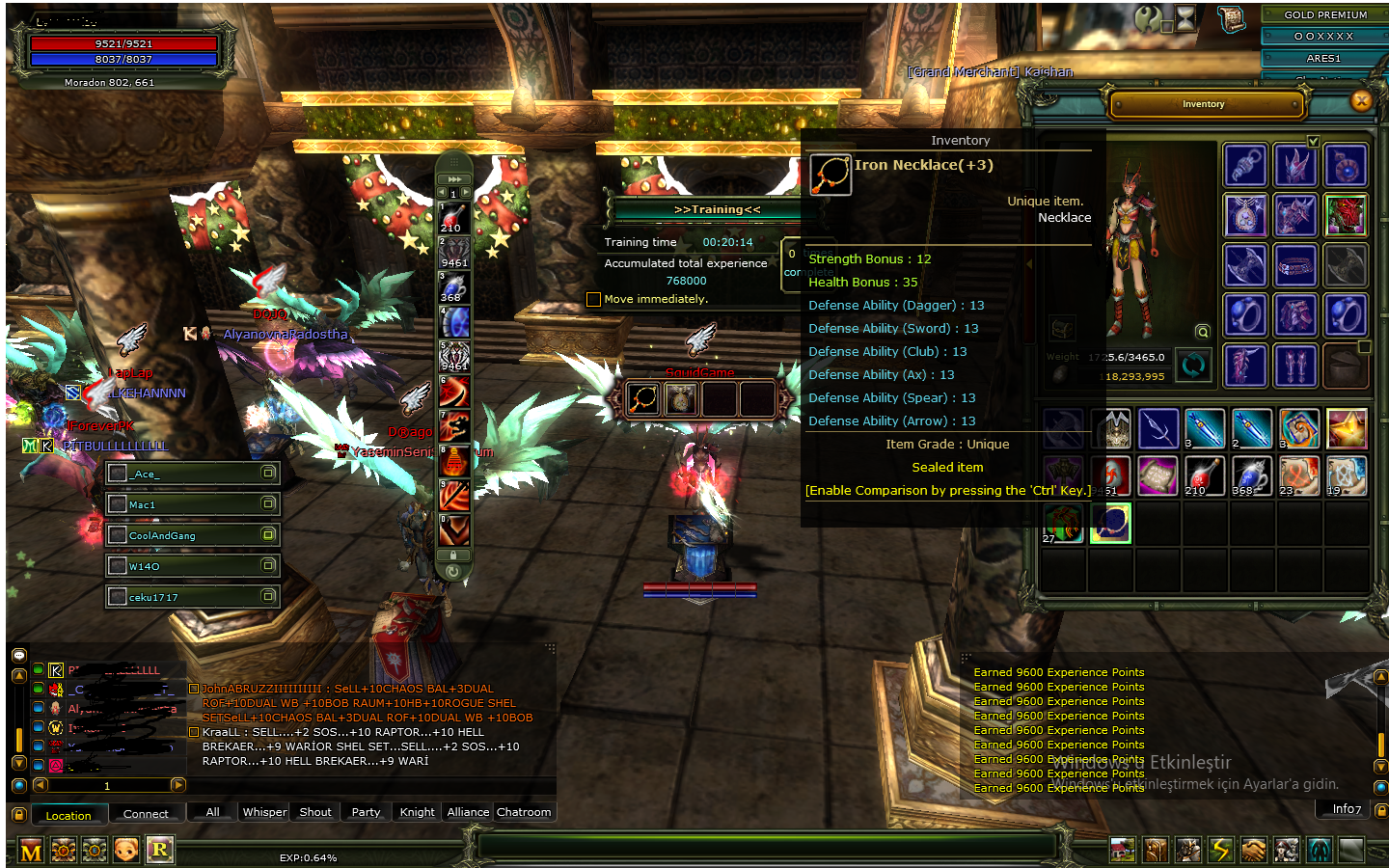Click the handshake trade icon
Viewport: 1389px width, 868px height.
coord(1253,851)
